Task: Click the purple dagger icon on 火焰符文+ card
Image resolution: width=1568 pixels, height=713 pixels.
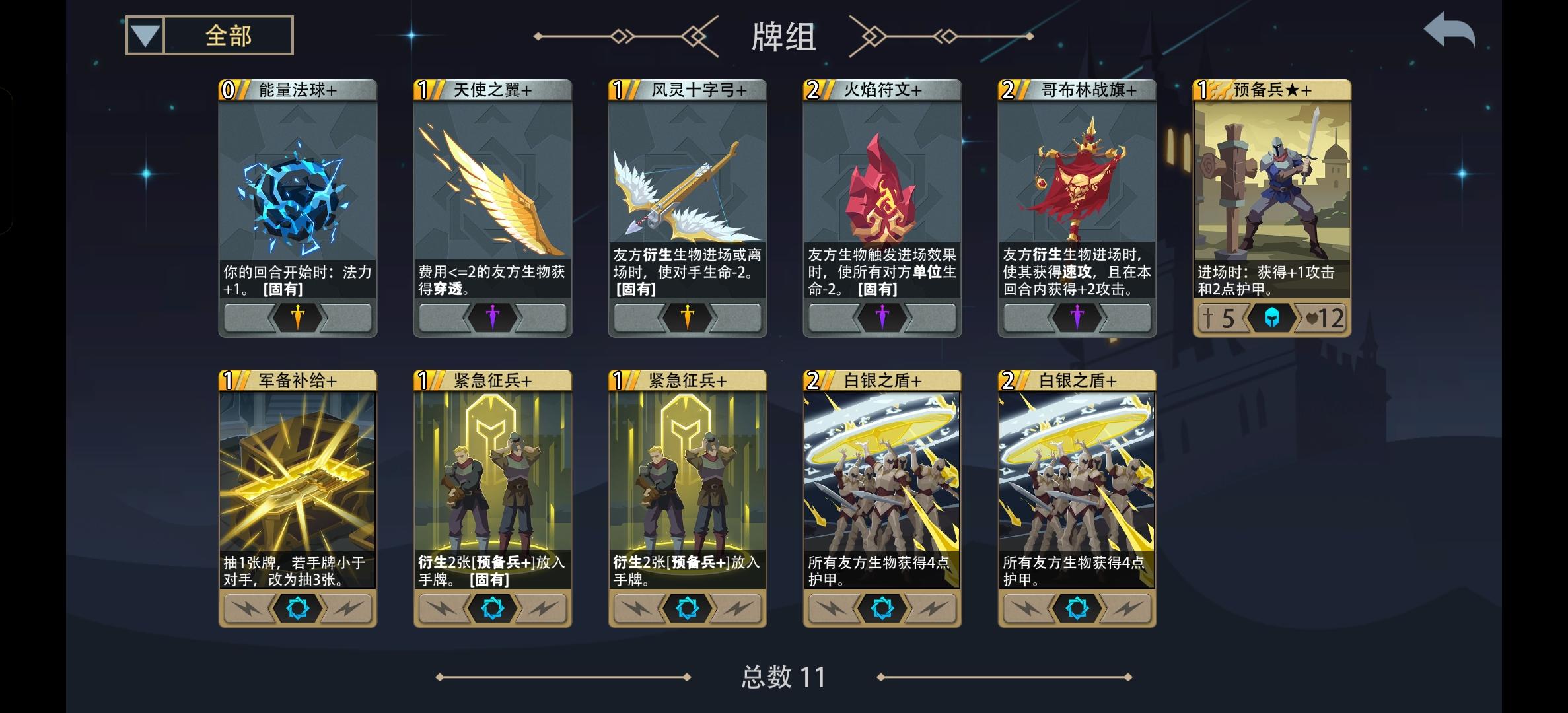Action: click(882, 318)
